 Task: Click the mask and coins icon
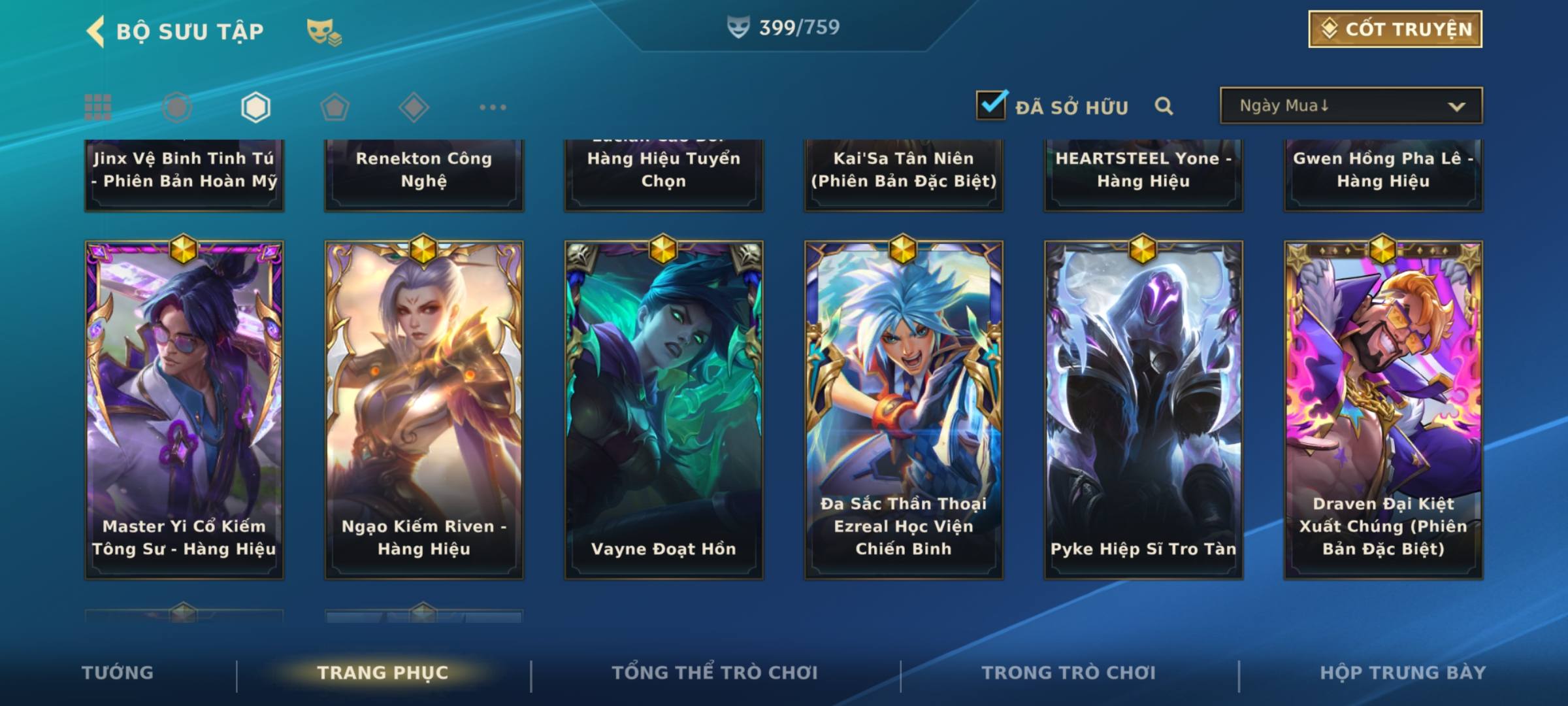[324, 32]
